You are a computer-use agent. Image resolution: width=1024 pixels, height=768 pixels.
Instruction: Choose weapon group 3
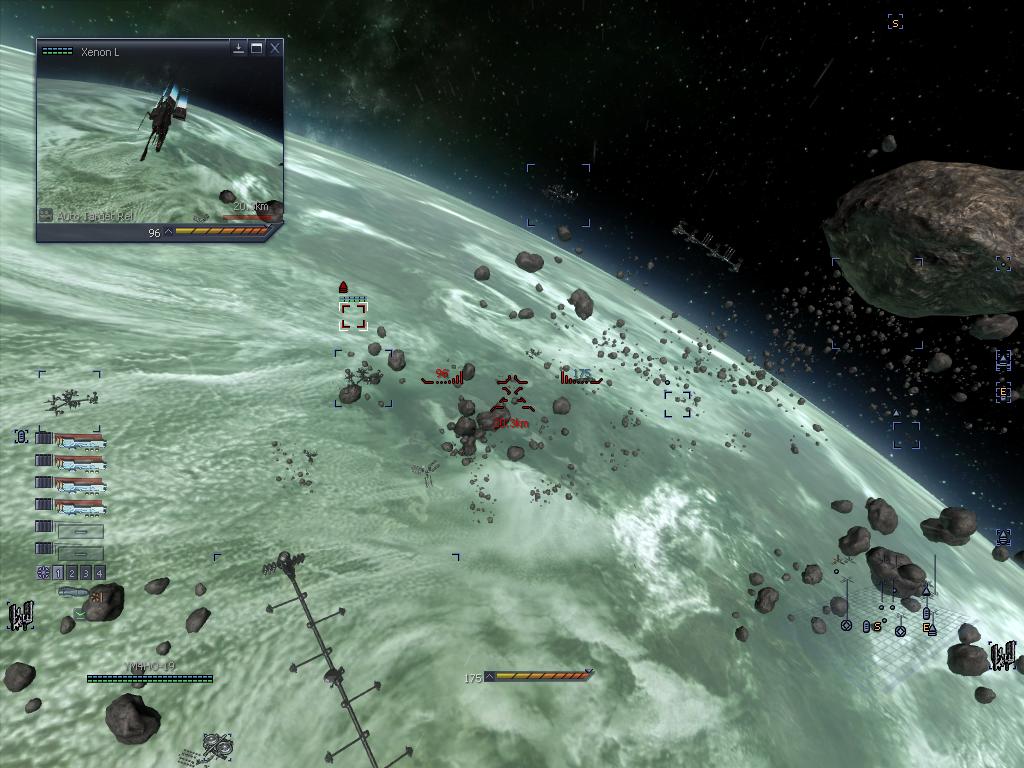click(x=86, y=573)
